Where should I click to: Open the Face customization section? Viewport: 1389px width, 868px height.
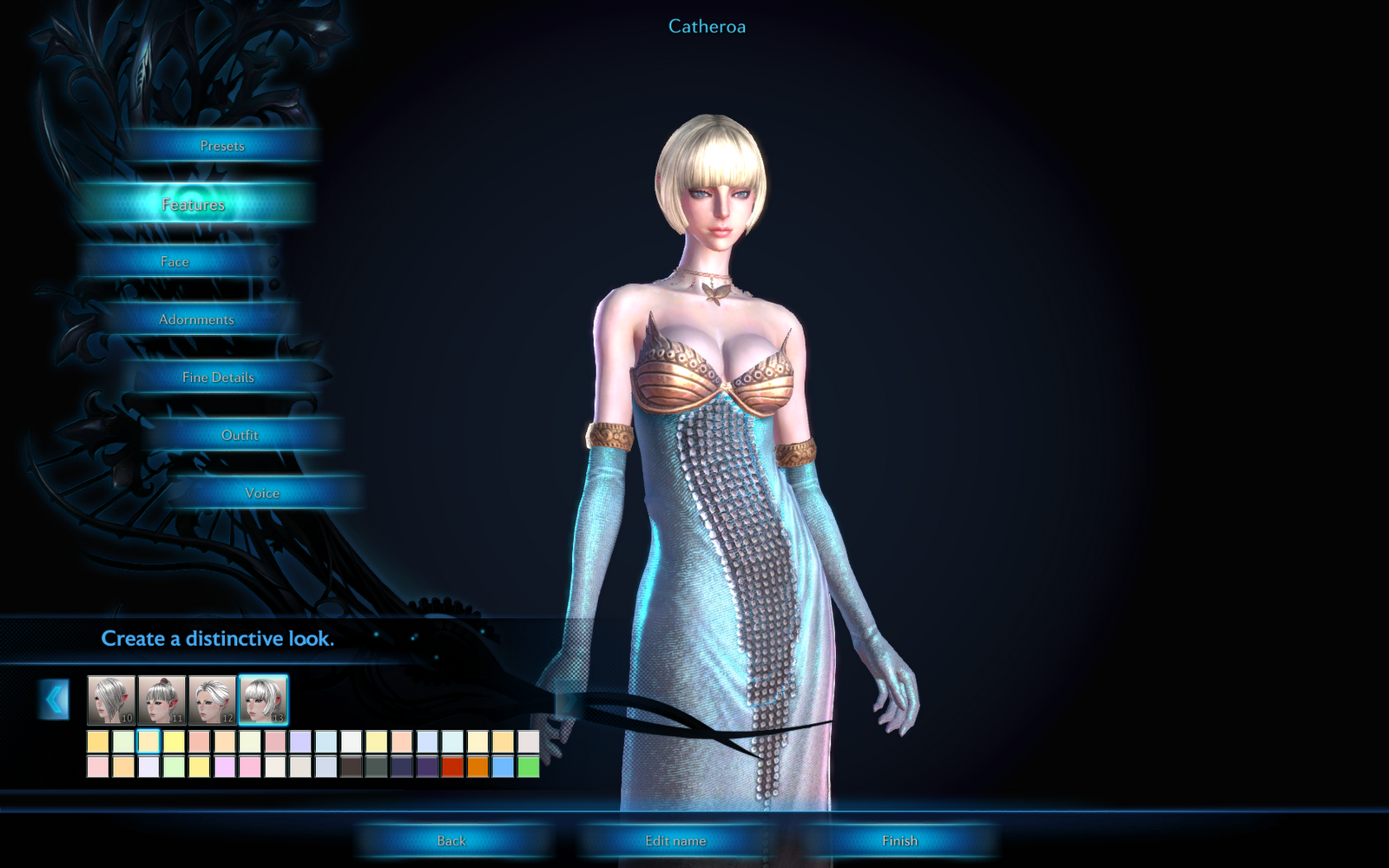click(x=174, y=261)
